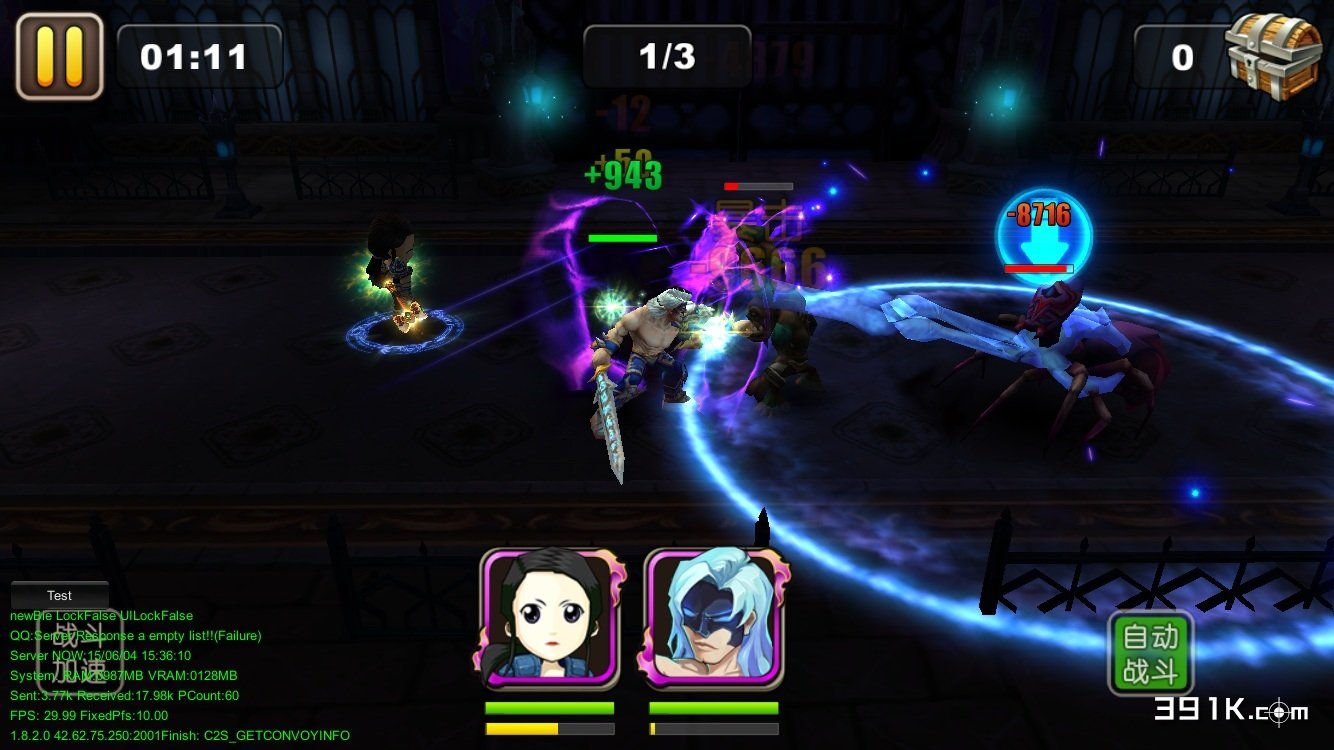Select the black-haired girl hero portrait
1334x750 pixels.
(550, 620)
